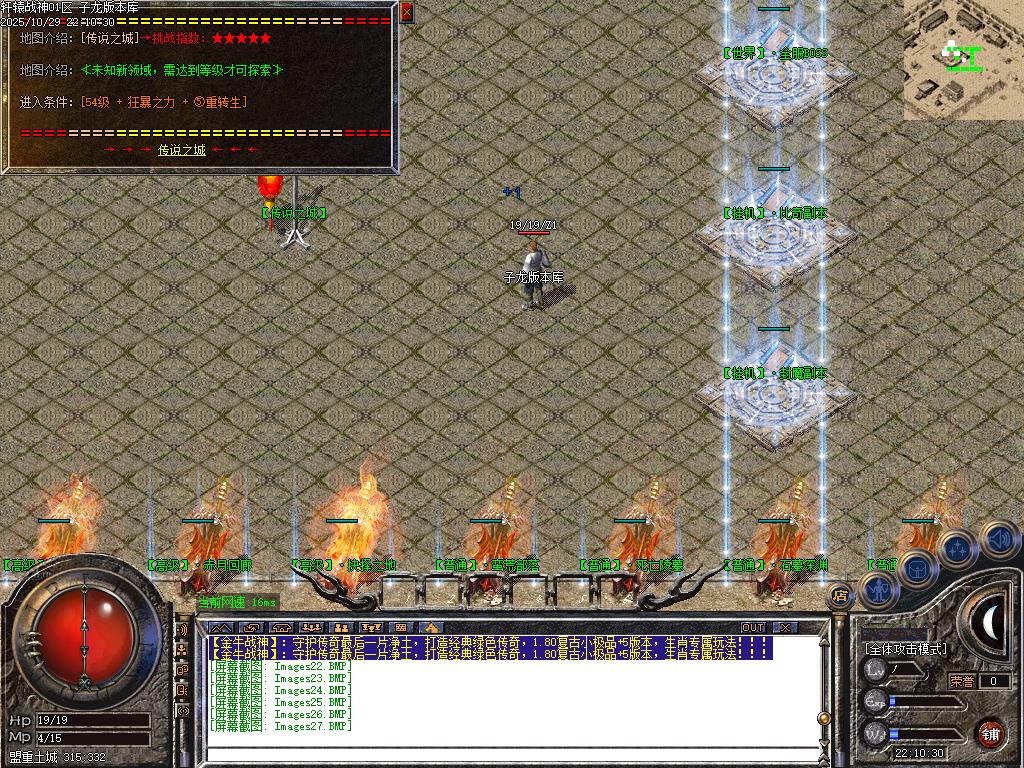
Task: Switch the 全体攻击模式 attack mode label
Action: tap(905, 649)
